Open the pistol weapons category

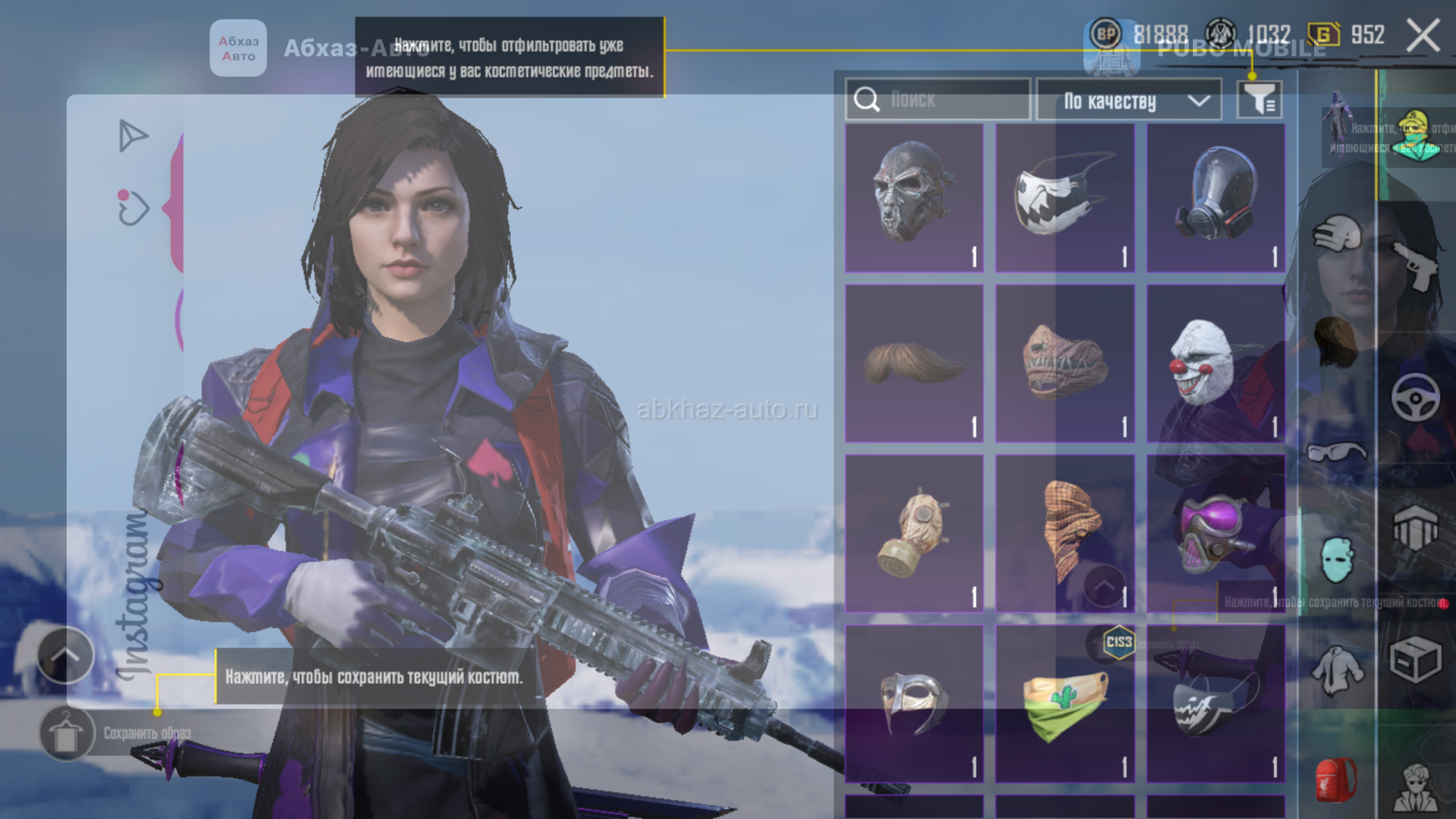(1415, 265)
